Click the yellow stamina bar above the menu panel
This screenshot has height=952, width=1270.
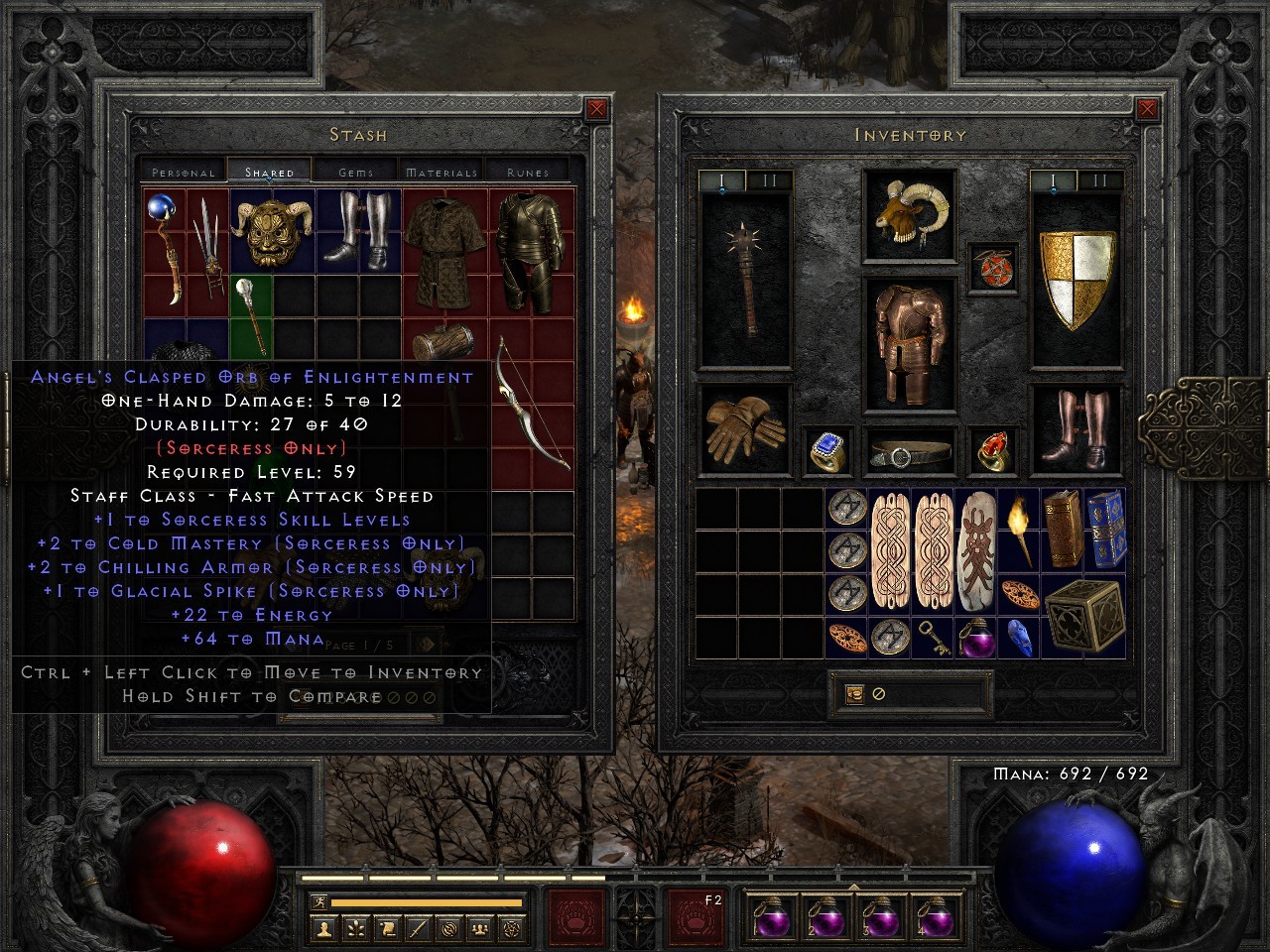pyautogui.click(x=427, y=901)
